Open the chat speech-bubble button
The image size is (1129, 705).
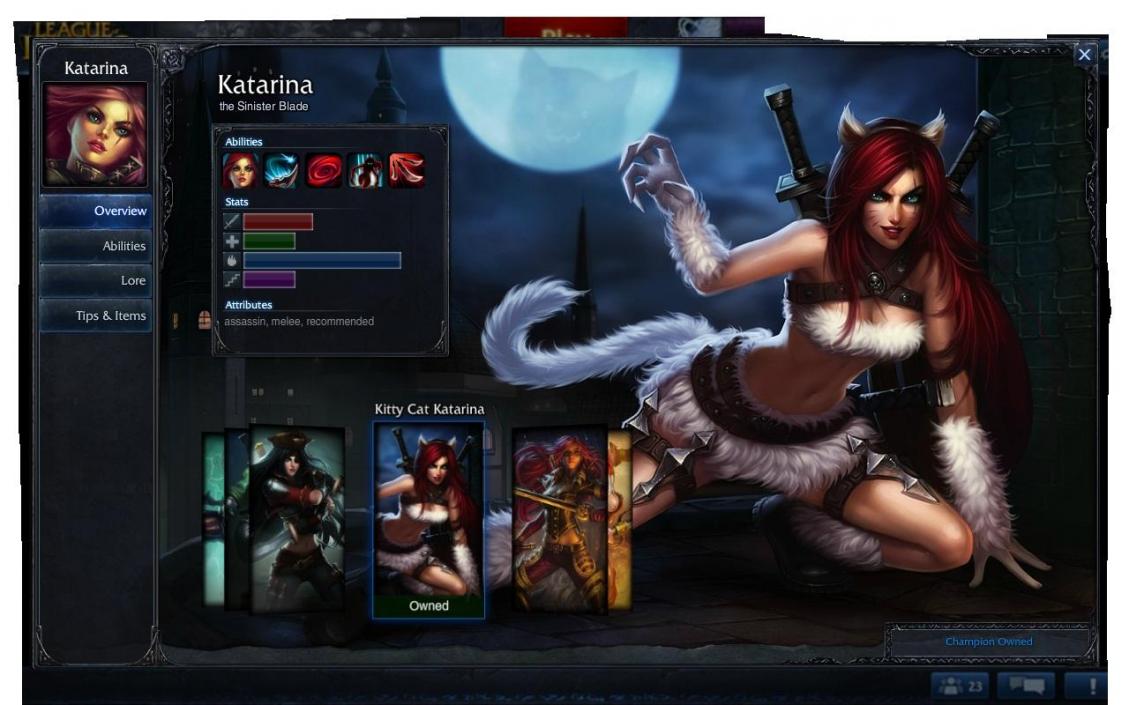(1025, 686)
